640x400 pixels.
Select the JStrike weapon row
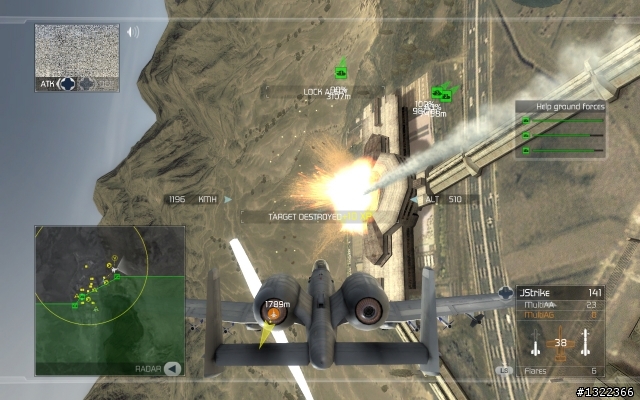560,293
